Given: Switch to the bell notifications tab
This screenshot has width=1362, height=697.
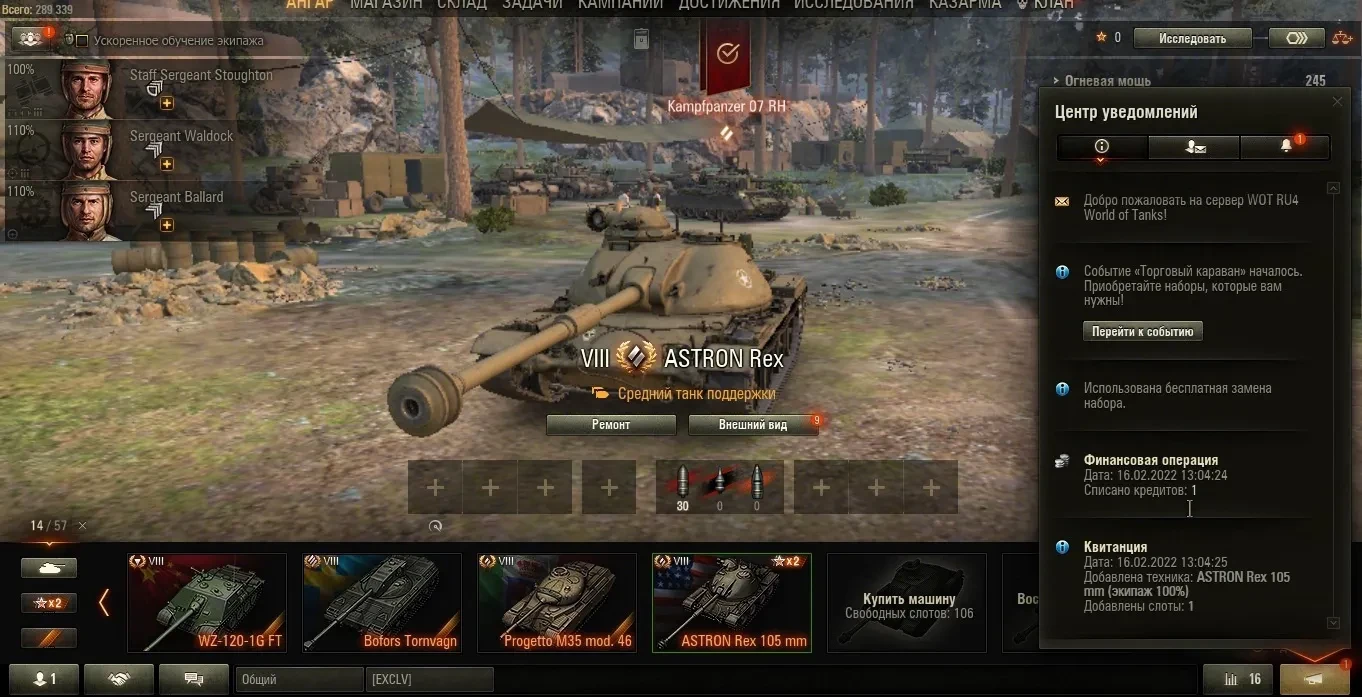Looking at the screenshot, I should [x=1286, y=147].
